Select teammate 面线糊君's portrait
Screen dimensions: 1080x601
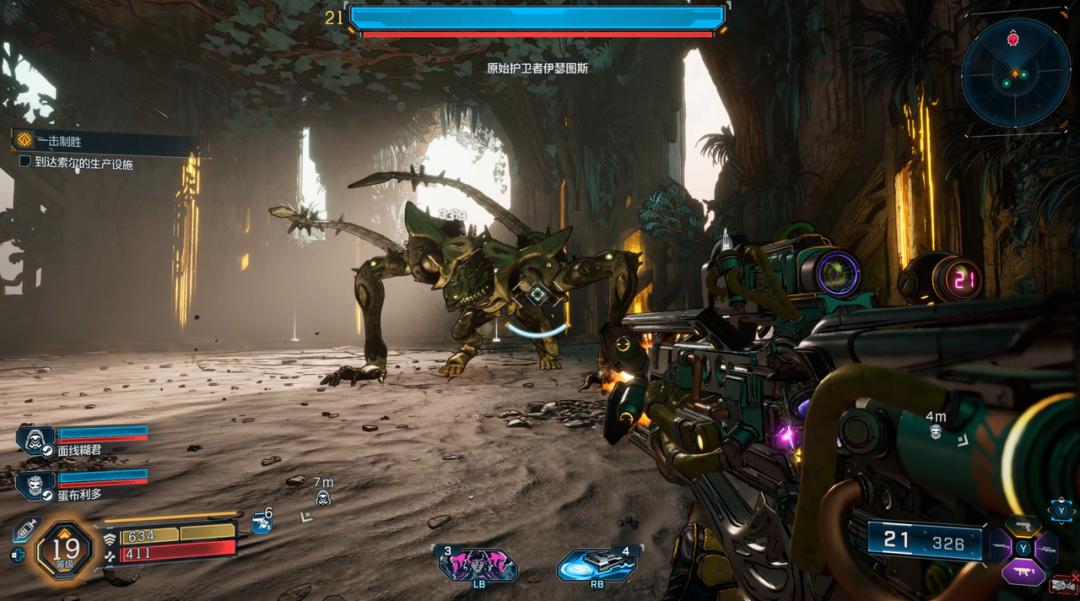click(x=35, y=440)
